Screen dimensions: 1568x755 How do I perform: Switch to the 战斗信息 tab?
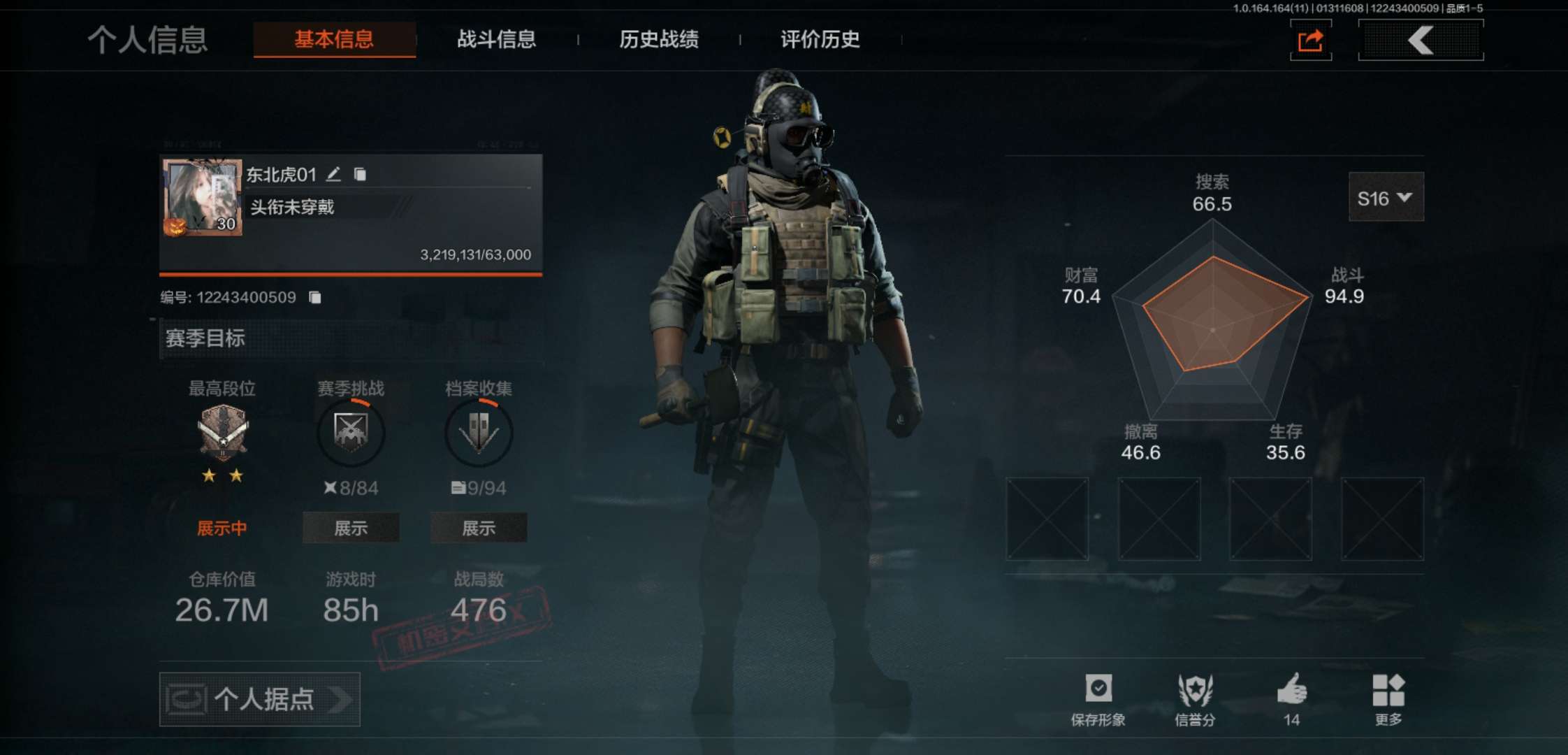pos(495,40)
